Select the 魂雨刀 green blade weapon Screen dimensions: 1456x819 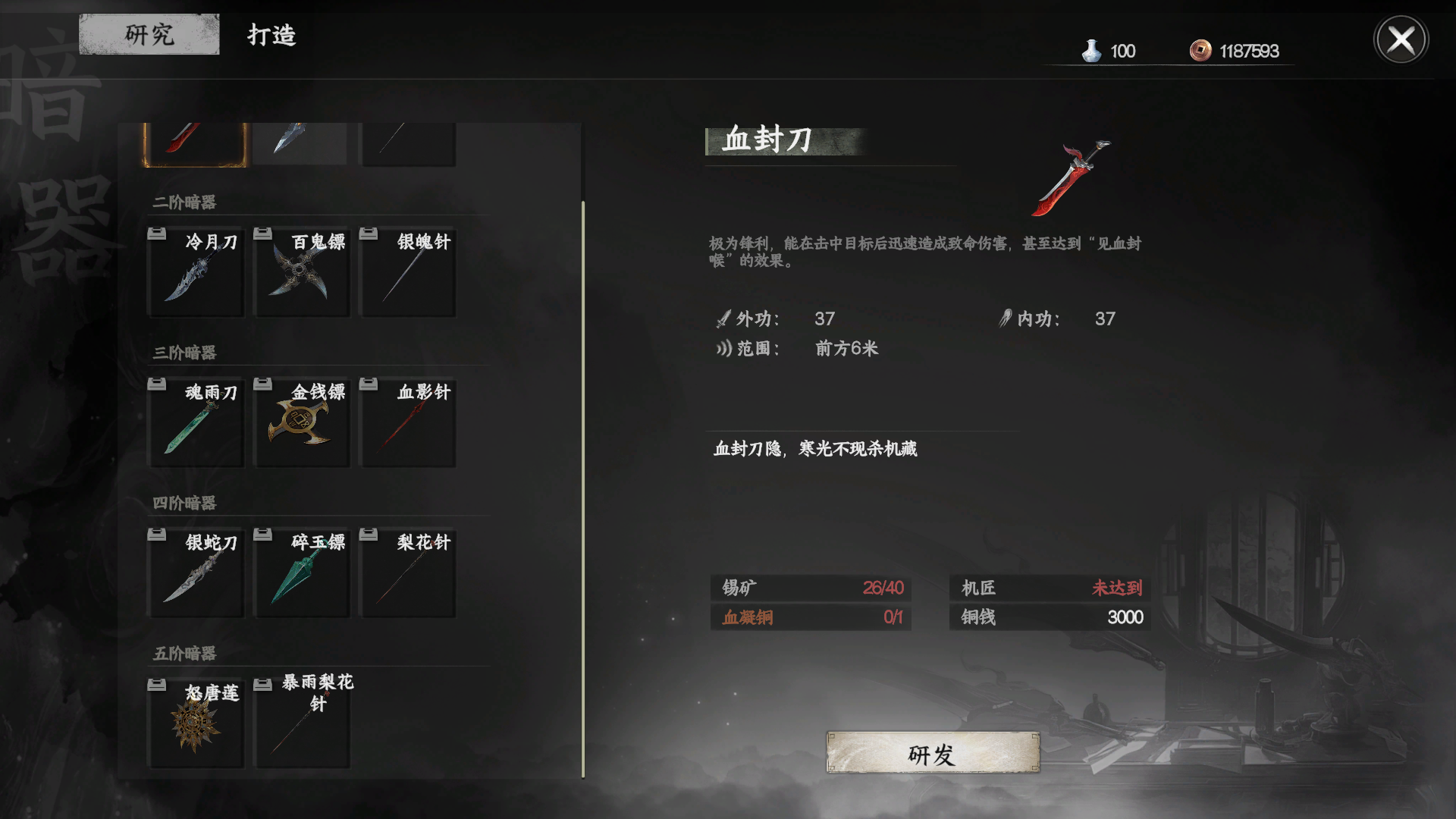[x=195, y=422]
